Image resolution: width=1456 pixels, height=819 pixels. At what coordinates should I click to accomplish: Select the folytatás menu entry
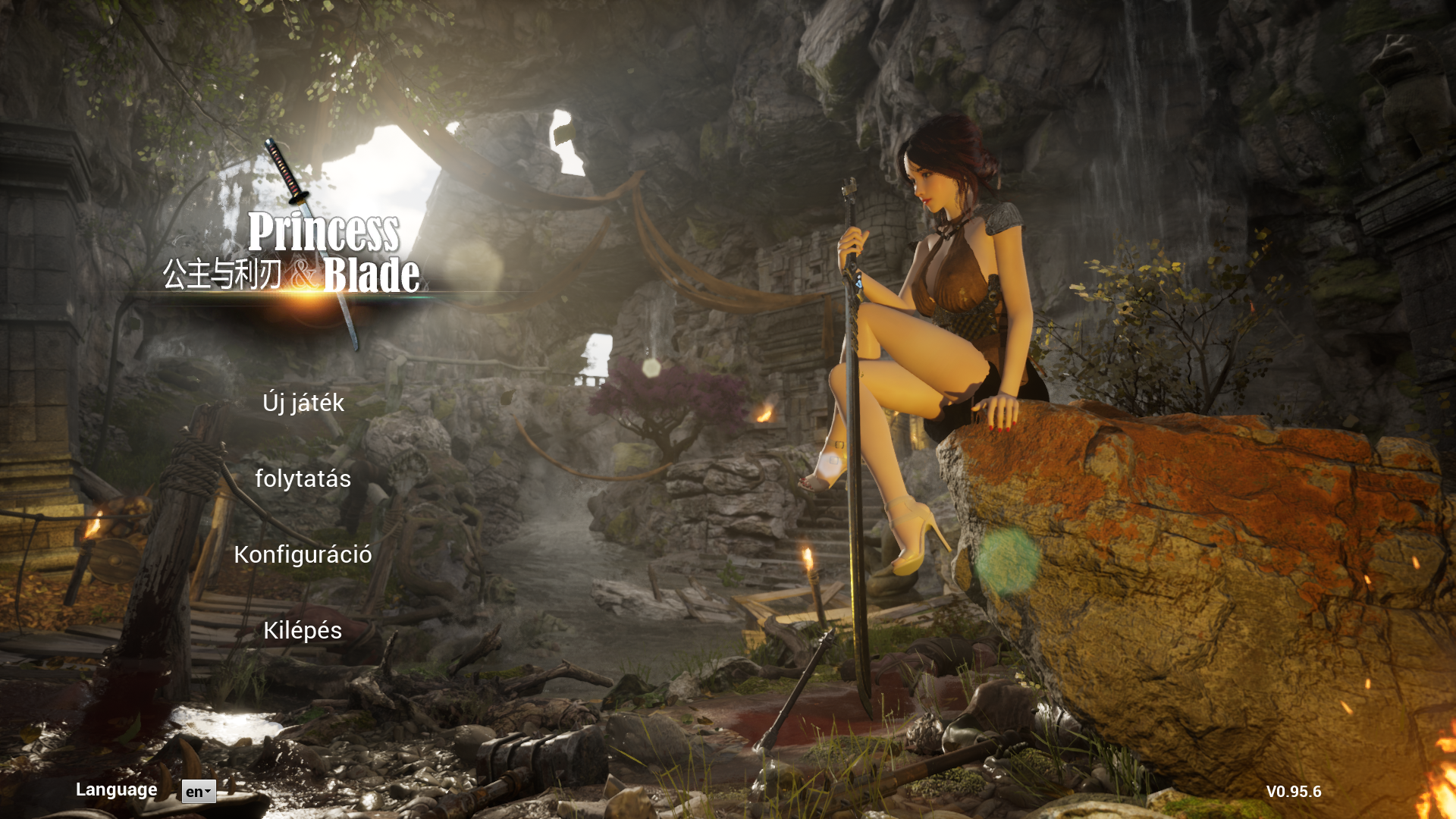click(x=303, y=479)
